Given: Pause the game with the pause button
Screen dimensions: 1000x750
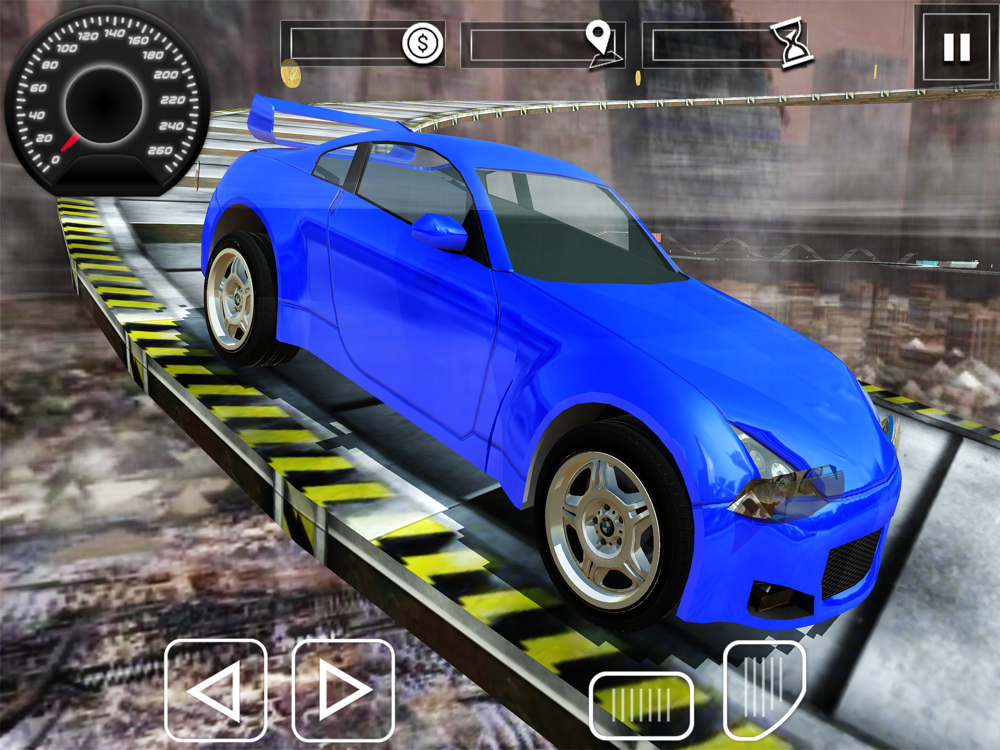Looking at the screenshot, I should [956, 47].
